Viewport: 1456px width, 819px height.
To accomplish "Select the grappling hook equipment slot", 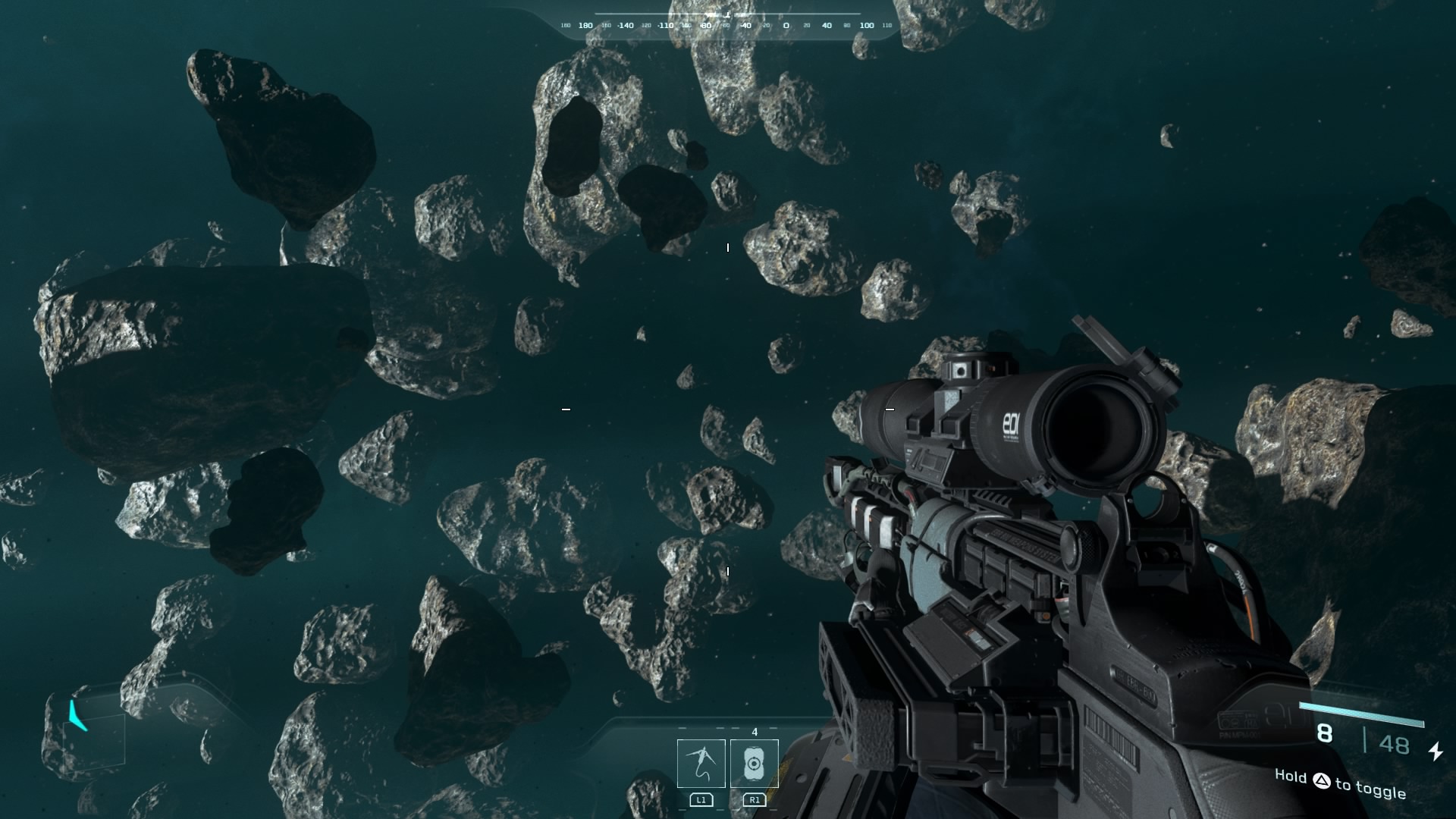I will 701,763.
